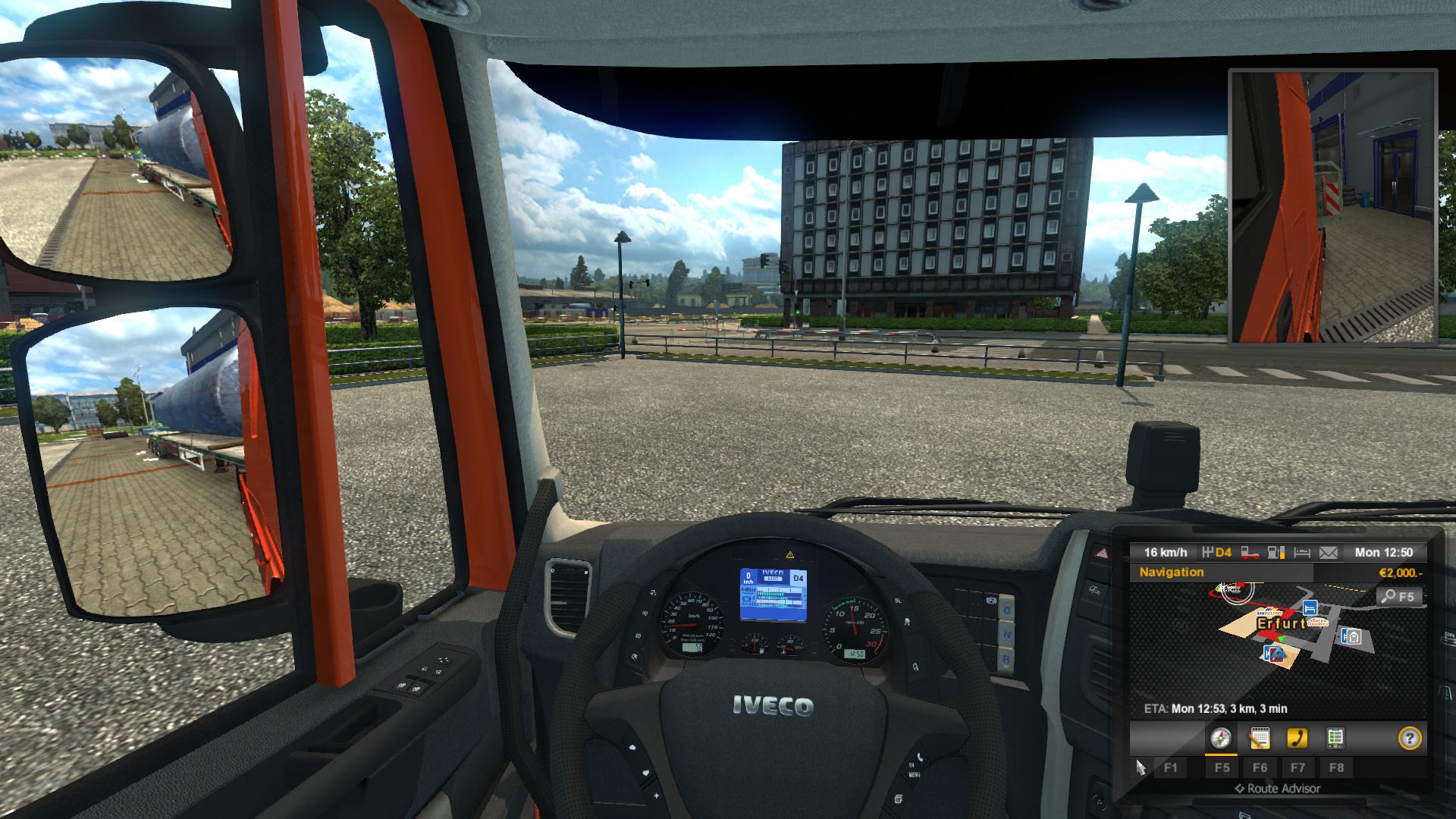Click the magnifier map zoom button
The height and width of the screenshot is (819, 1456).
[1400, 597]
